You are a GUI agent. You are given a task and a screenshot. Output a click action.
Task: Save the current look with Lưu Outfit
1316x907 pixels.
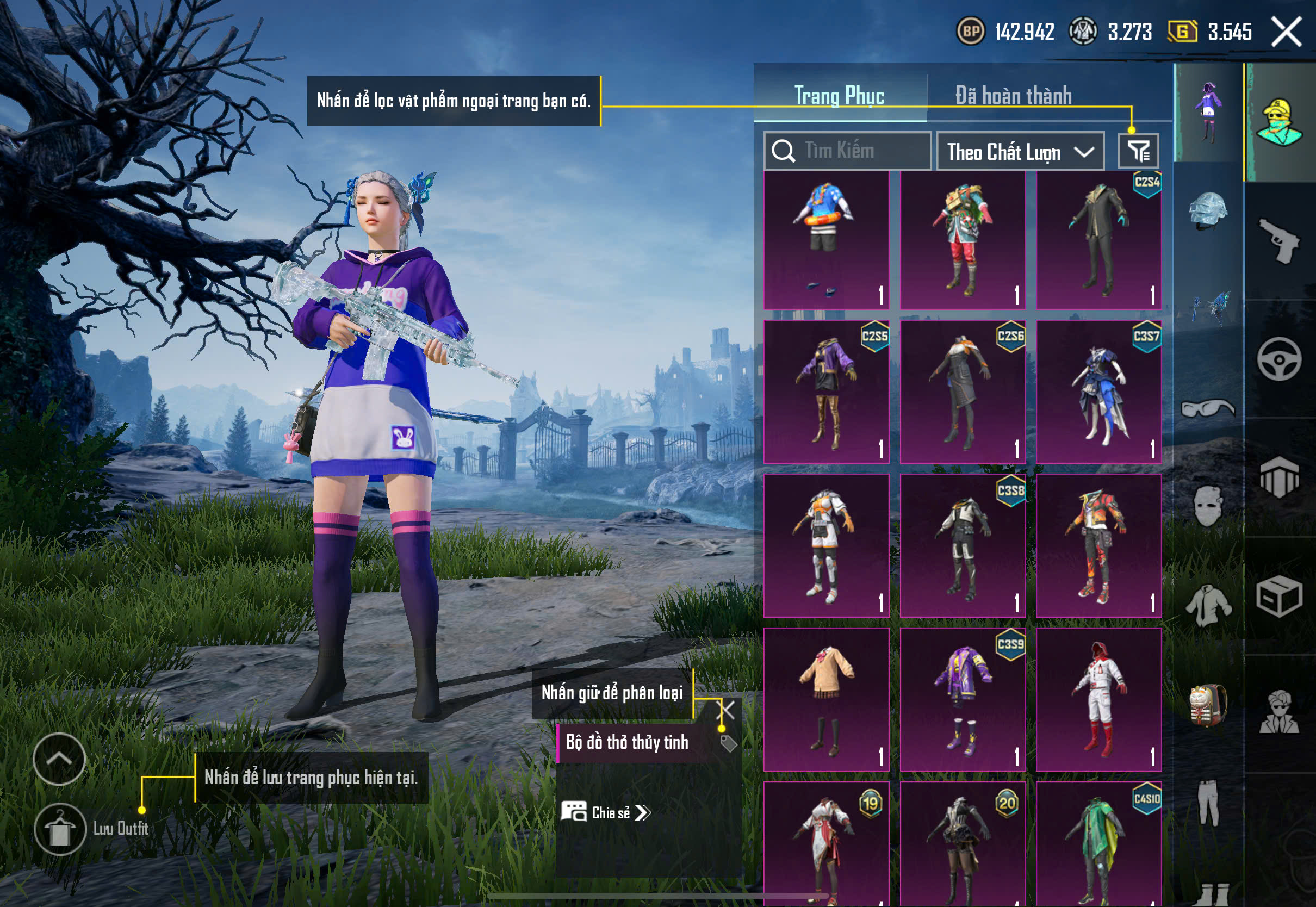pyautogui.click(x=60, y=829)
